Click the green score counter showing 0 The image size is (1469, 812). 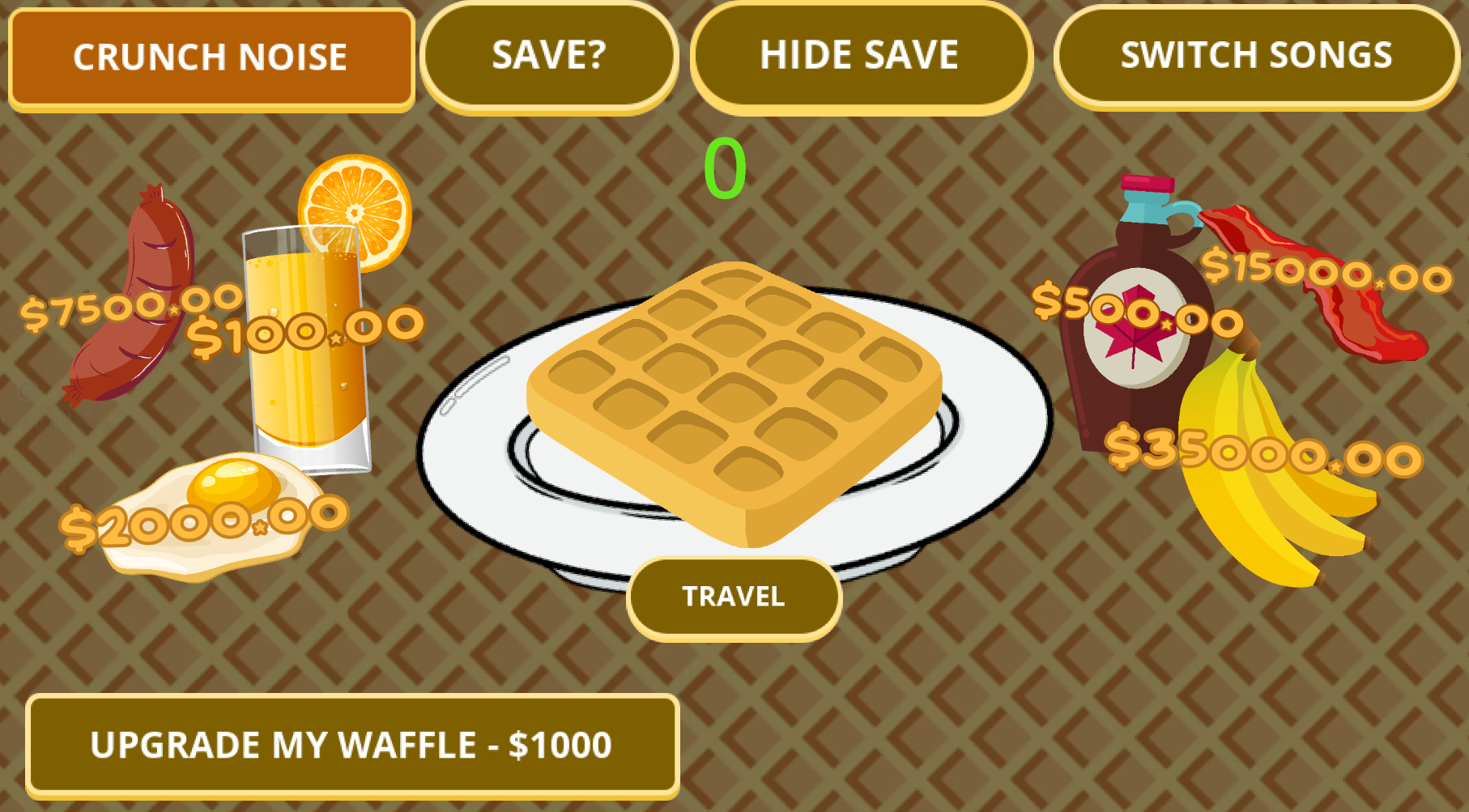(724, 168)
